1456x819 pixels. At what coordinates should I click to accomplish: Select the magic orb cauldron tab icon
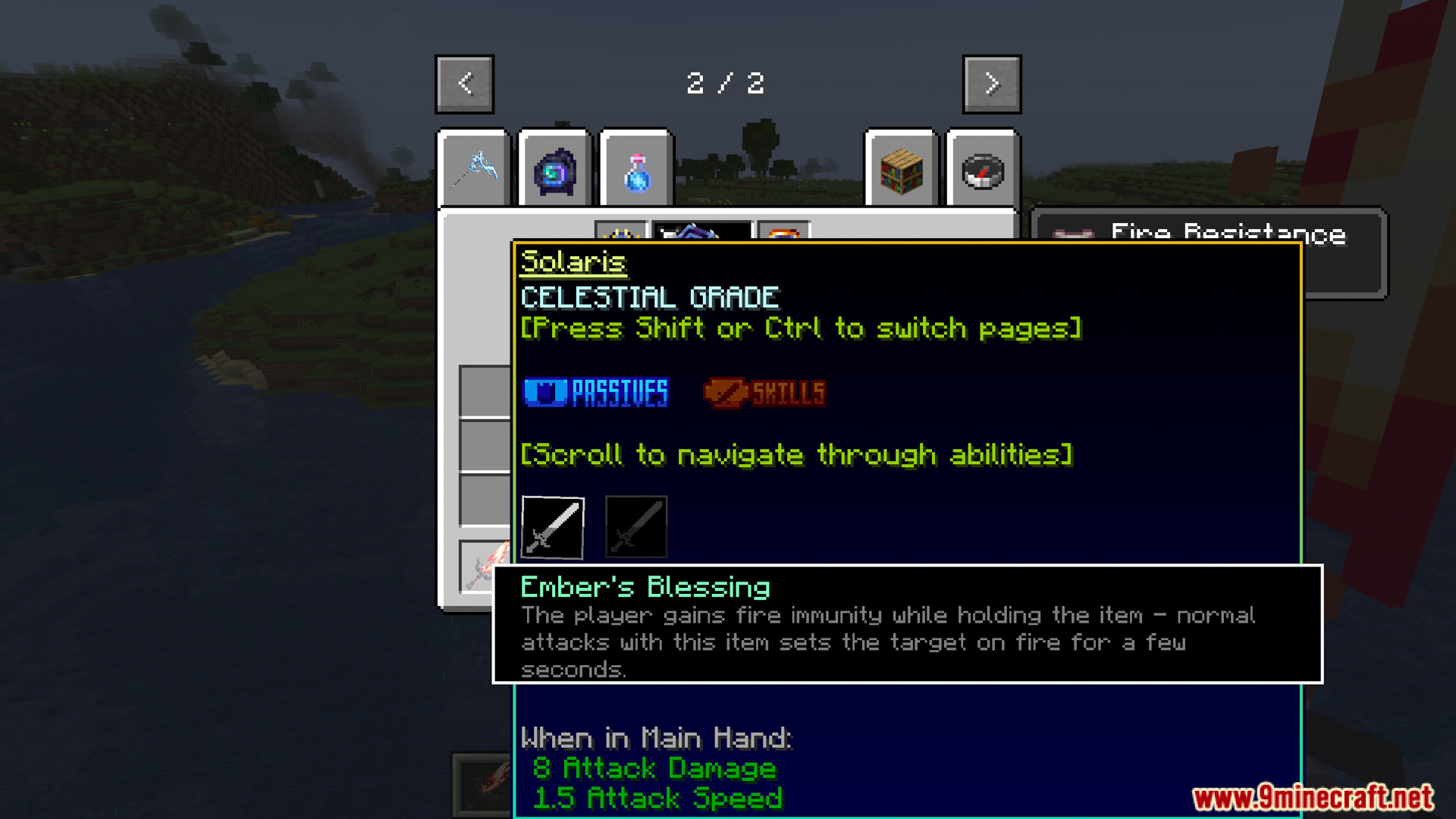pyautogui.click(x=554, y=168)
